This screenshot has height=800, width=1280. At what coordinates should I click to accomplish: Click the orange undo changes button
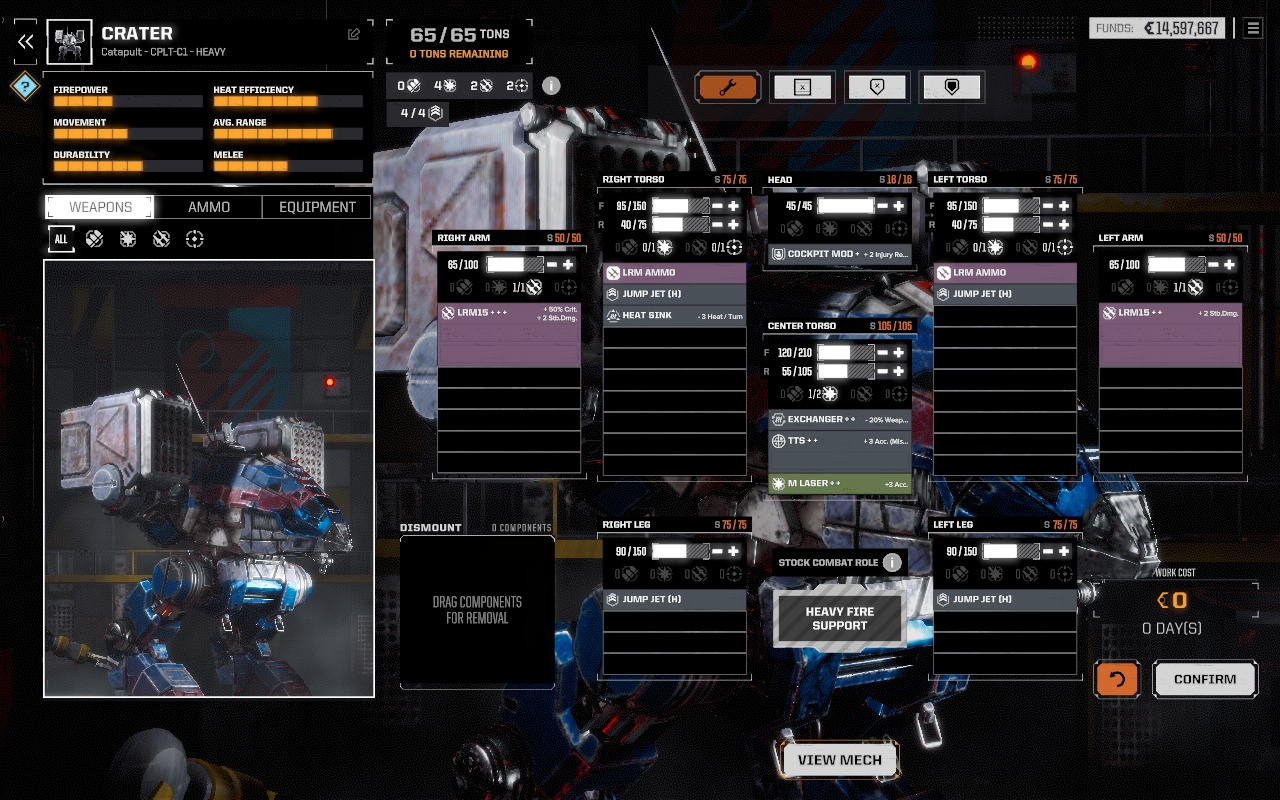click(x=1117, y=679)
